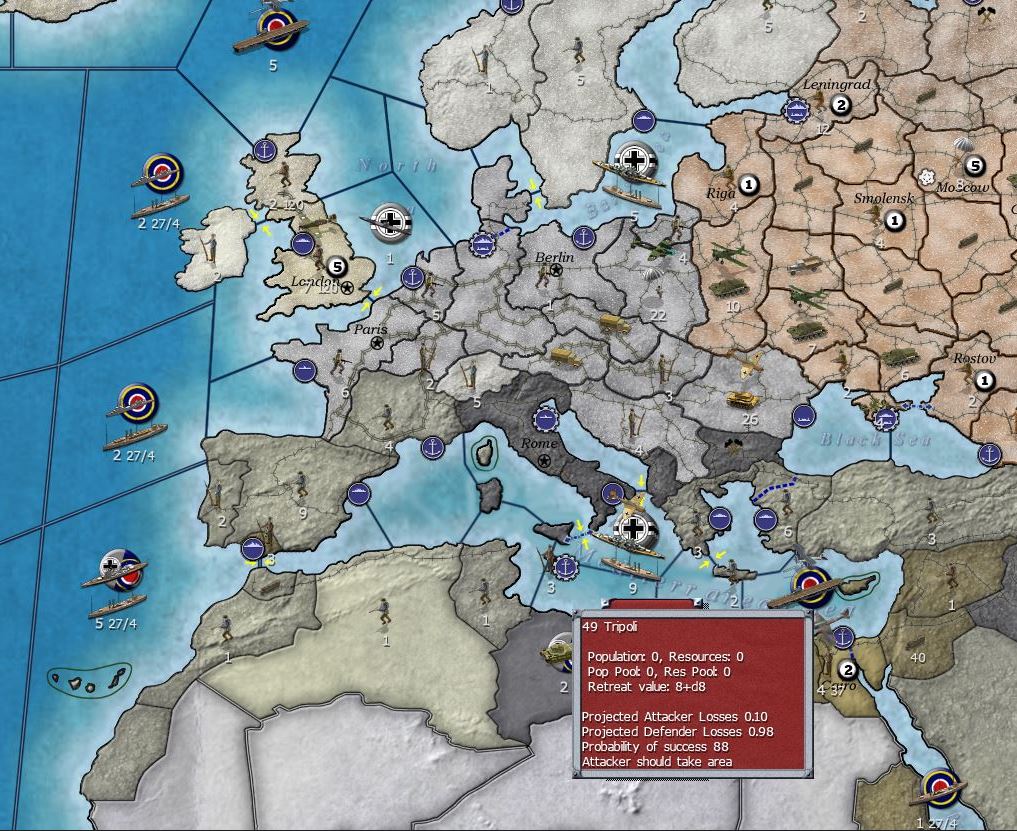The height and width of the screenshot is (831, 1017).
Task: Click the Smolensk victory point marker
Action: pyautogui.click(x=896, y=221)
